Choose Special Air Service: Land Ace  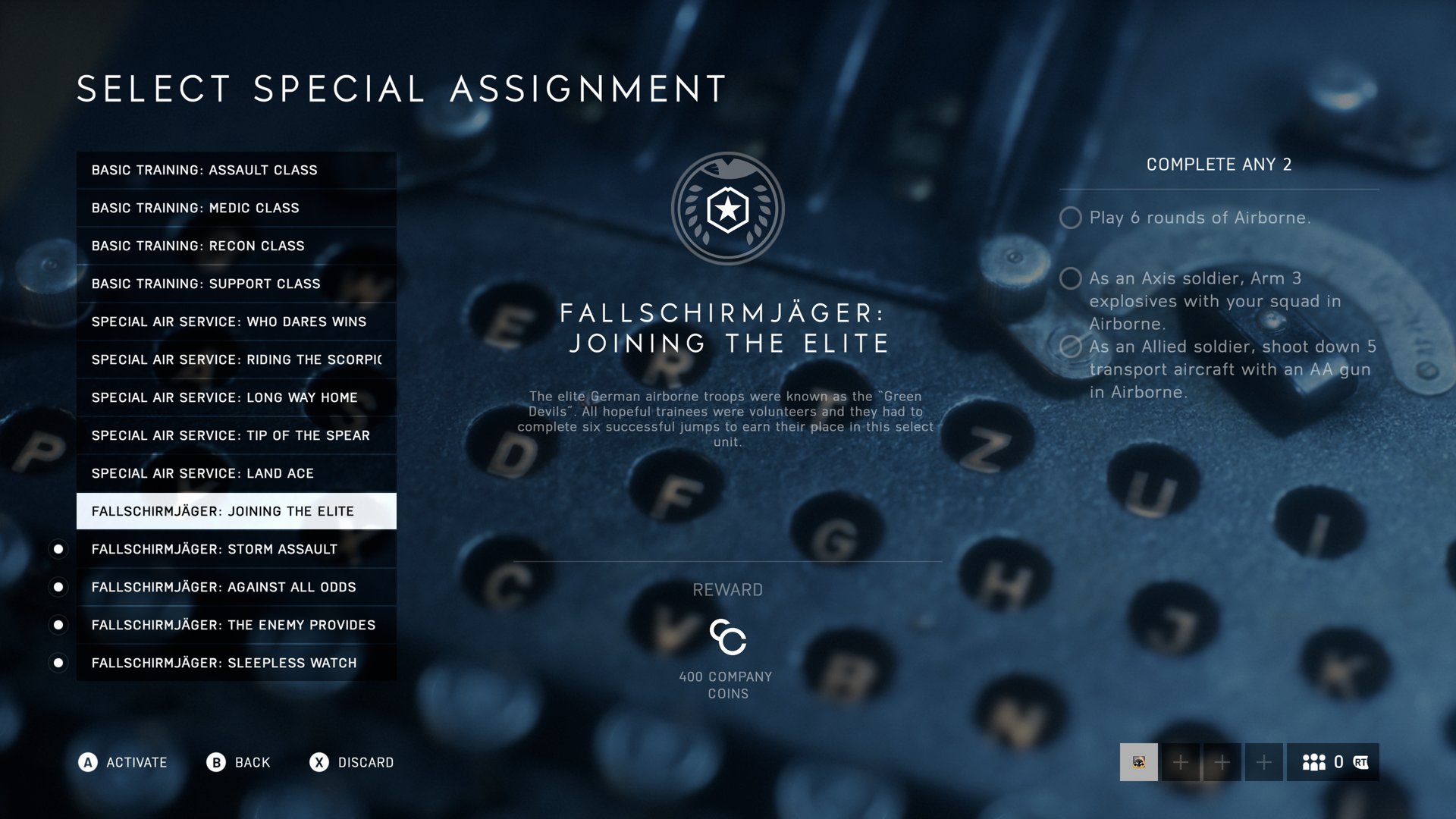pos(236,473)
